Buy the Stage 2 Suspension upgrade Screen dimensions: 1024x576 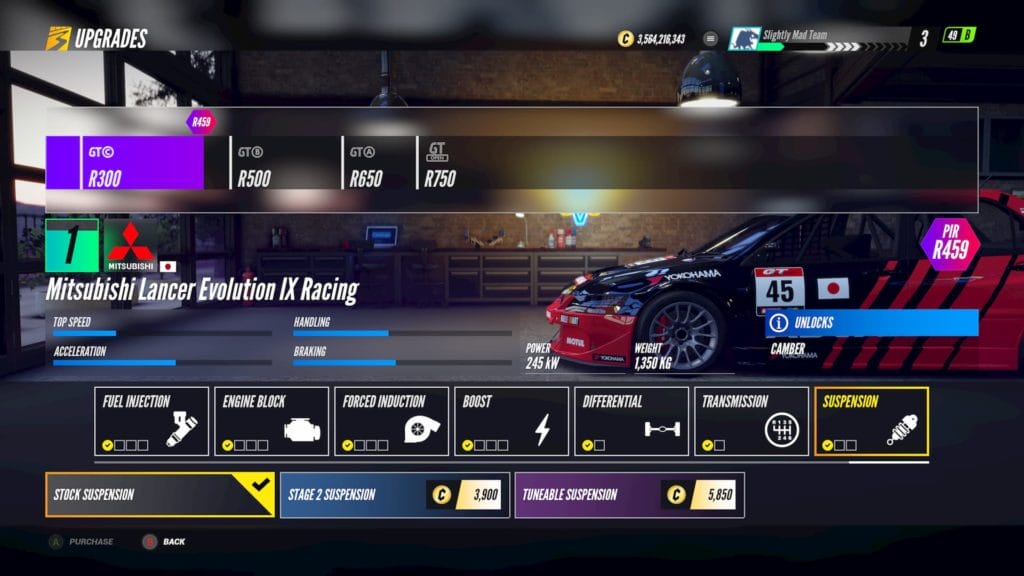(394, 494)
